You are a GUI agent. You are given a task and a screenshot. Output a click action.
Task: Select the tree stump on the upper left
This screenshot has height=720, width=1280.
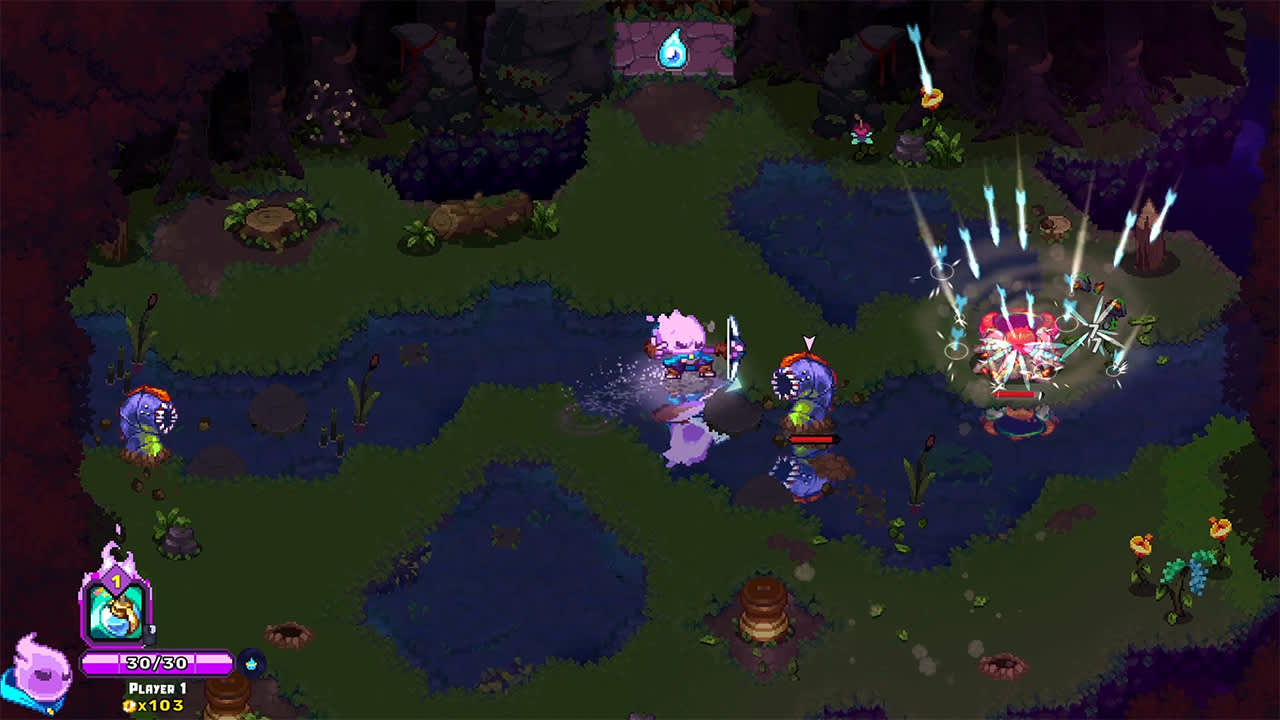coord(268,222)
